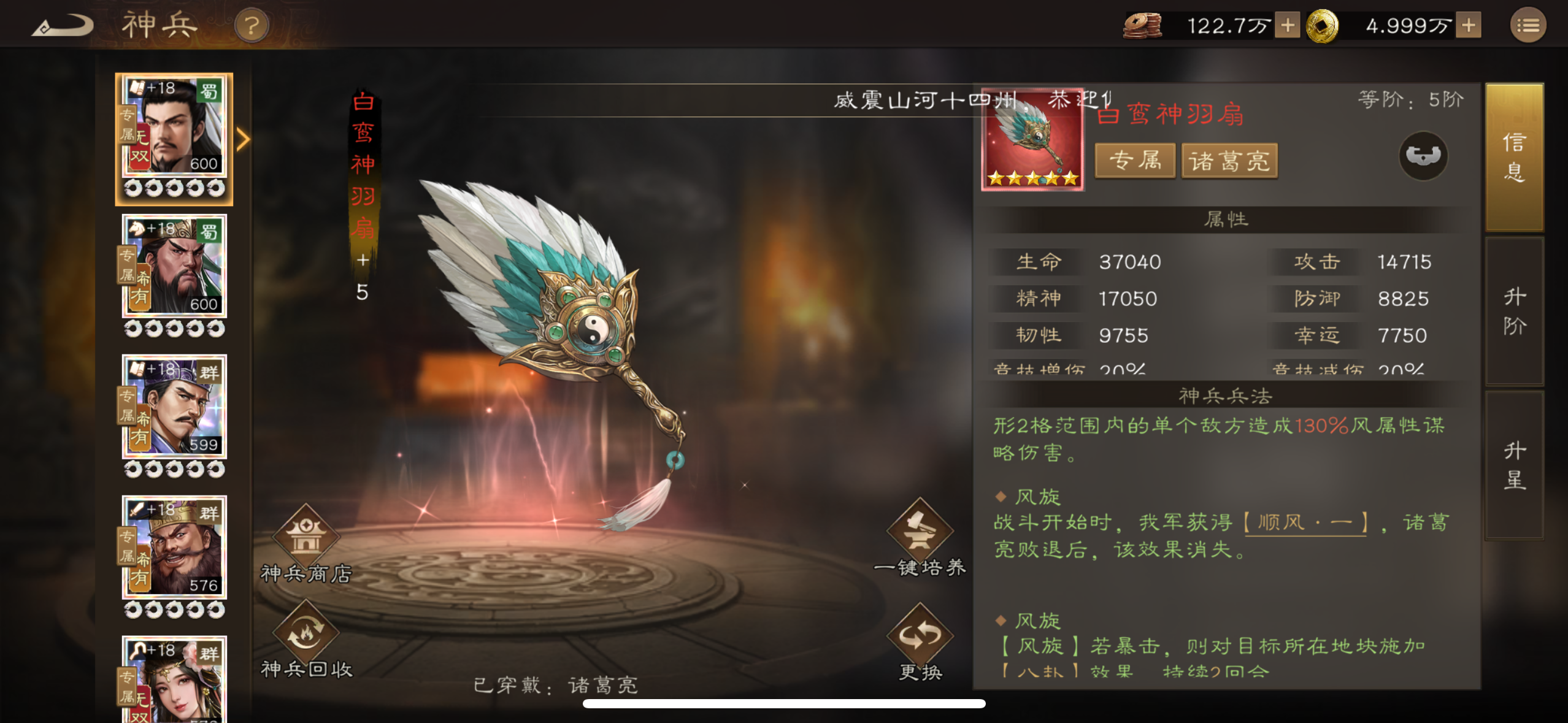Click the 诸葛亮 hero button
The width and height of the screenshot is (1568, 723).
(x=1230, y=161)
